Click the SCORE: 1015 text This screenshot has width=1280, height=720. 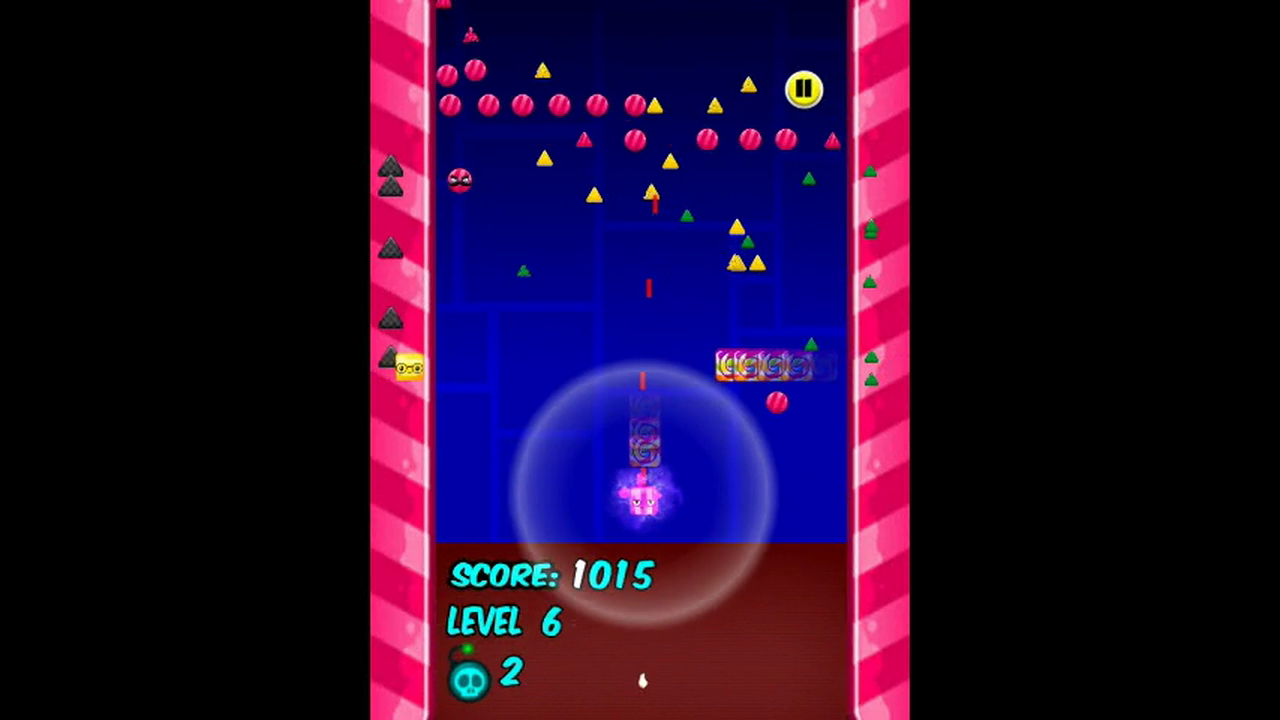tap(551, 576)
